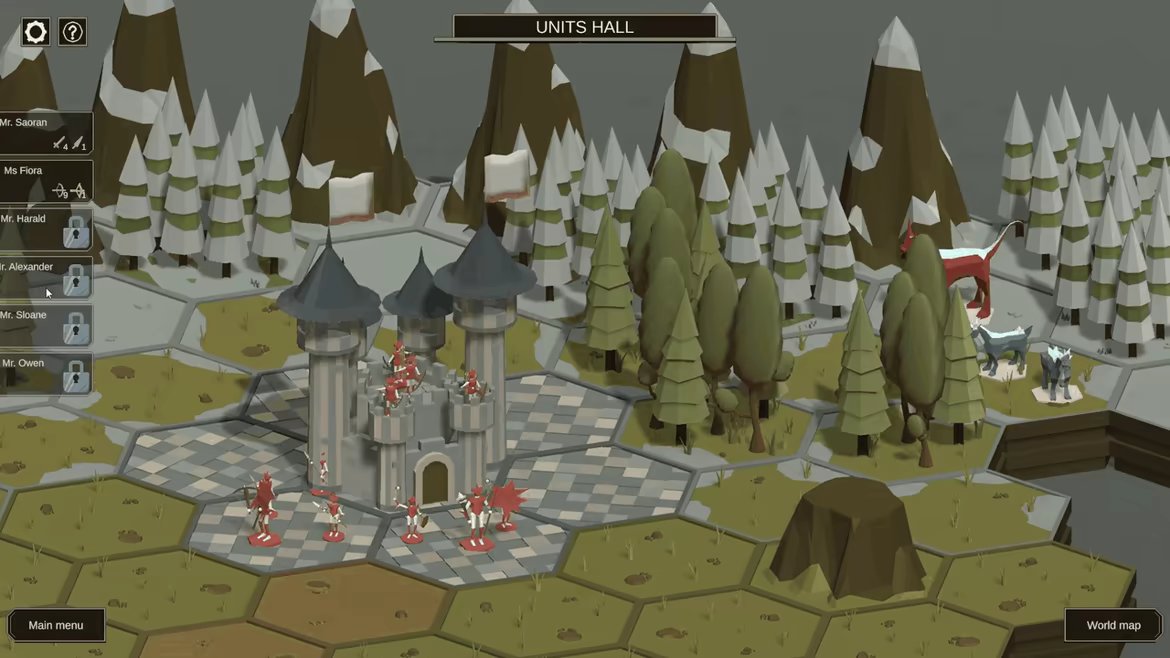Image resolution: width=1170 pixels, height=658 pixels.
Task: Return to the Main menu
Action: coord(56,625)
